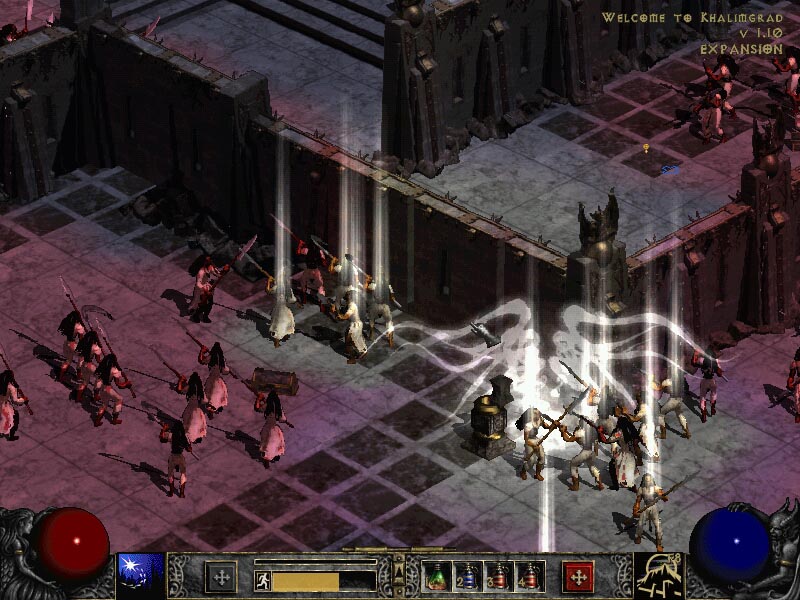Click the gray stat points button
The width and height of the screenshot is (800, 600).
[x=221, y=576]
